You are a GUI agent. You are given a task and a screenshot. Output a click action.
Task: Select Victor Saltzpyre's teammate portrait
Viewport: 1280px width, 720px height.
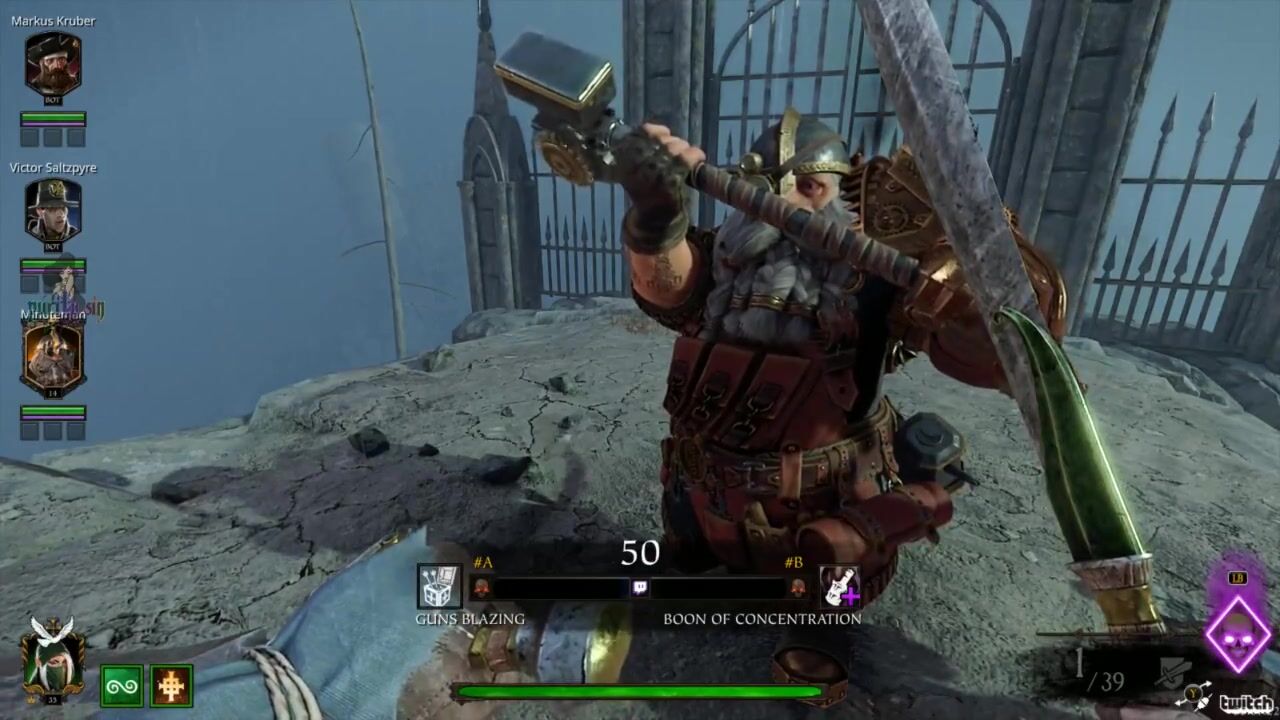click(x=52, y=212)
